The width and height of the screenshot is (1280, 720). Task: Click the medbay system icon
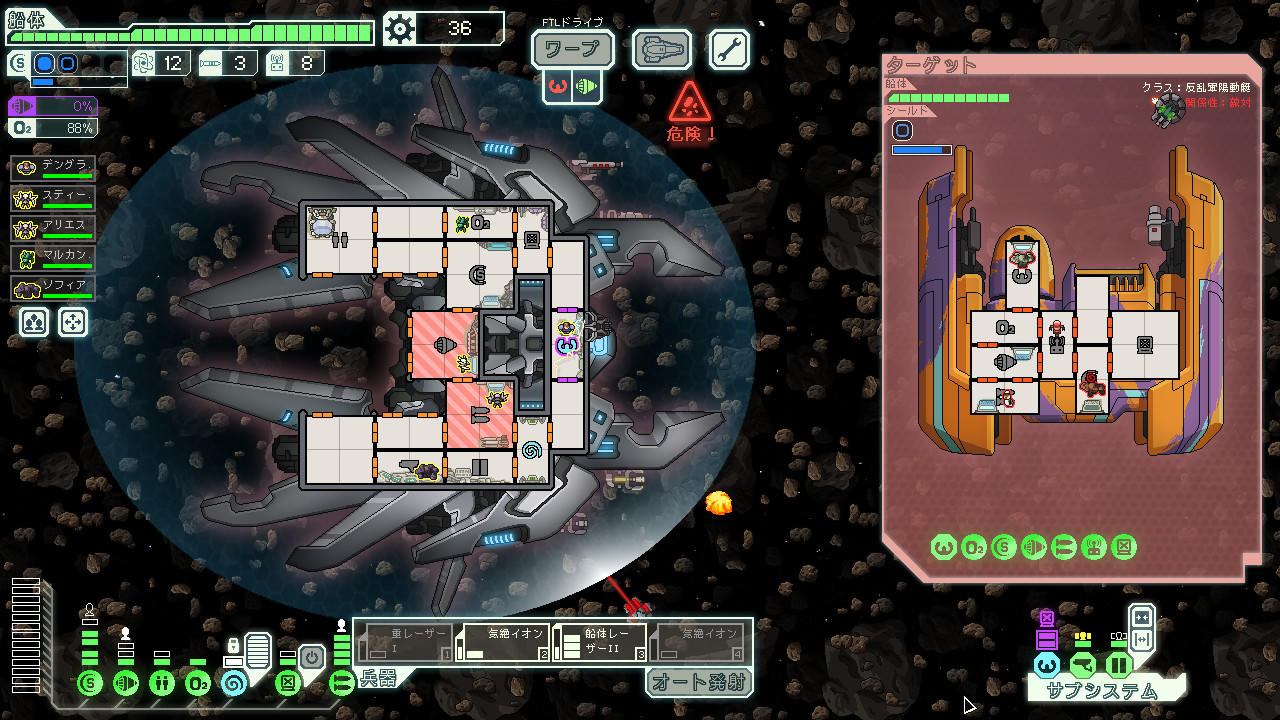pos(163,683)
